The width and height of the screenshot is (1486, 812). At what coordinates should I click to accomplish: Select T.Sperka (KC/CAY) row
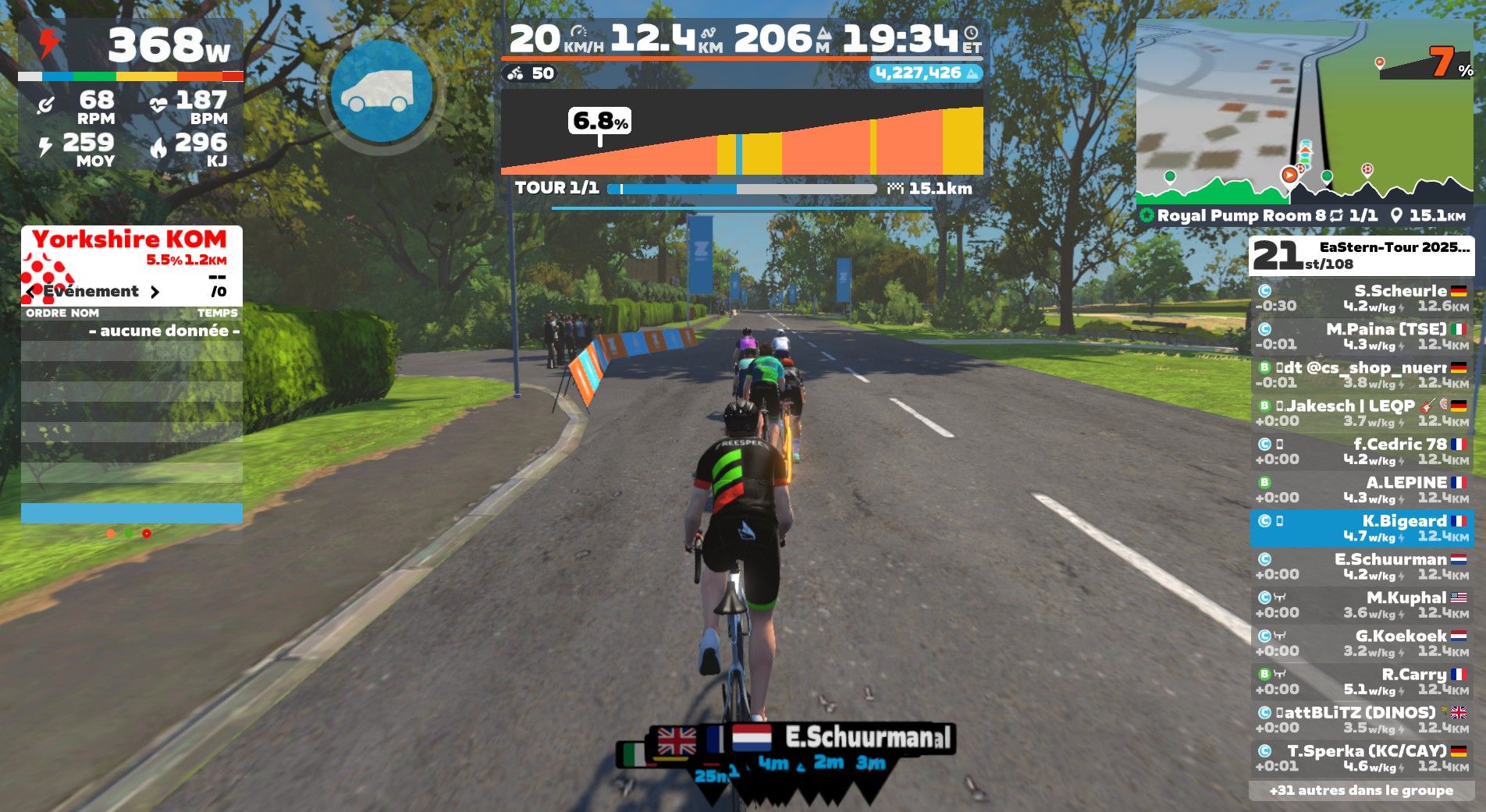(1361, 758)
